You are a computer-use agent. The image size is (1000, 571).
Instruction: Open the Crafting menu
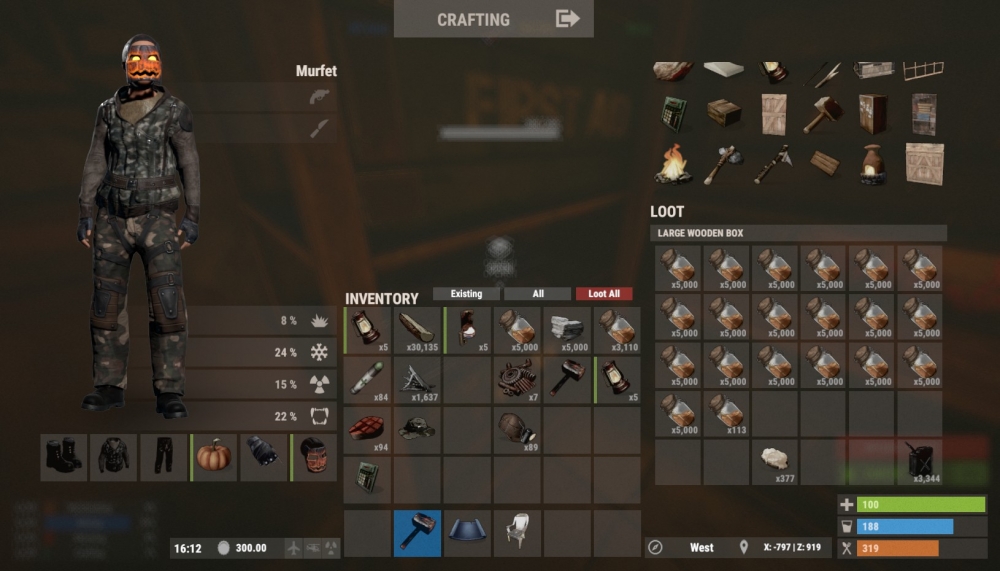point(493,19)
